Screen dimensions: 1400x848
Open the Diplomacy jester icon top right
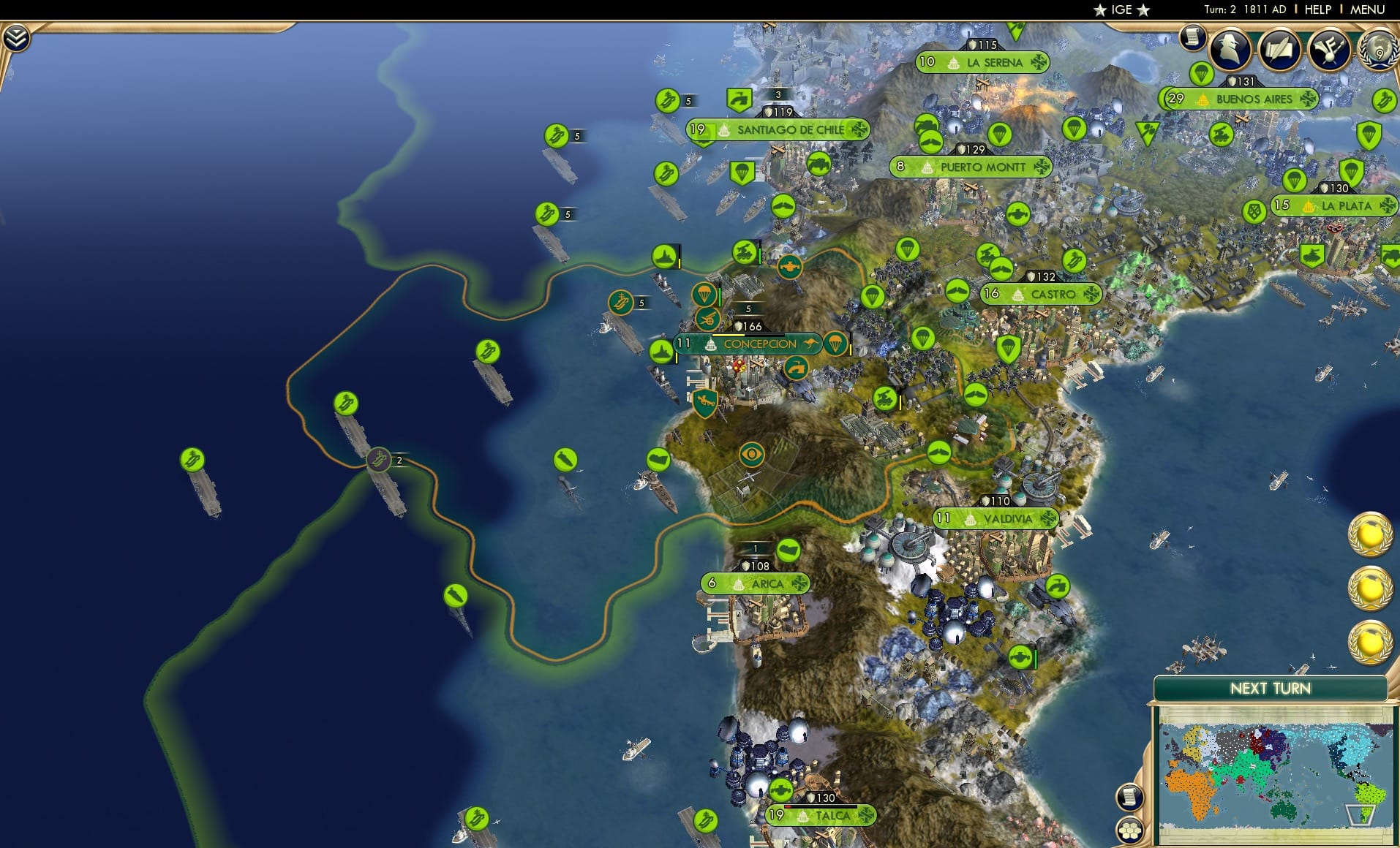1328,50
